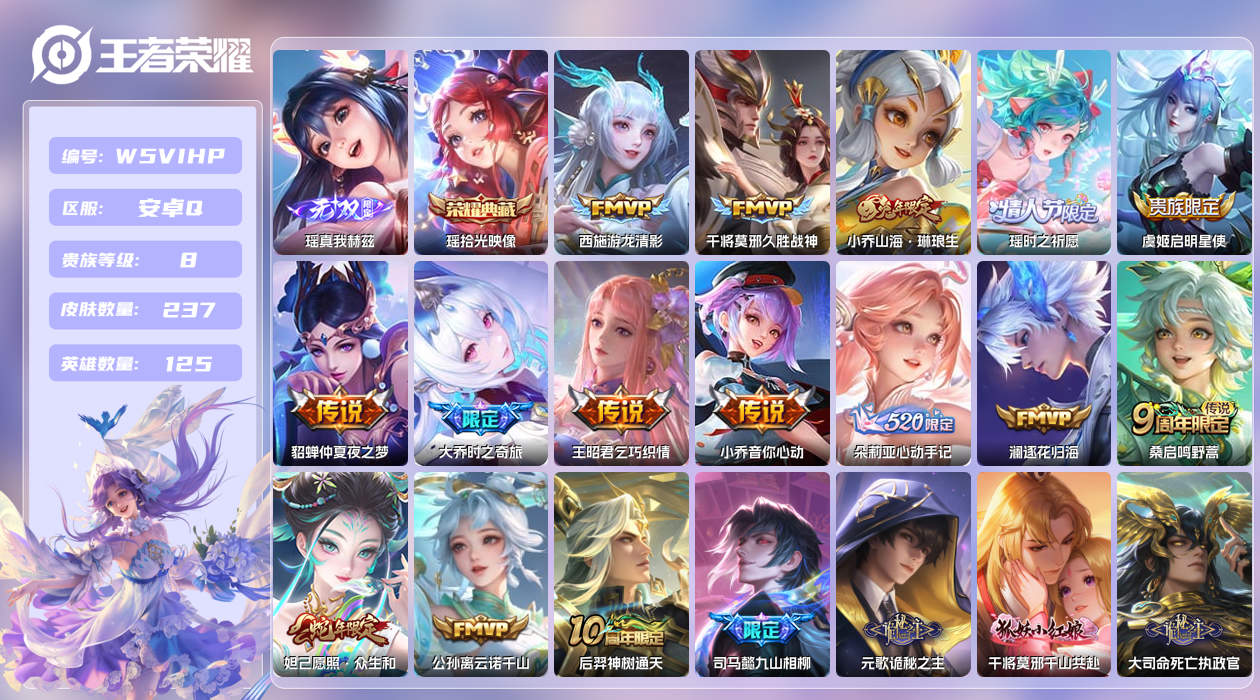Select the 妲己愿照·众生和 skin card
This screenshot has width=1260, height=700.
[x=340, y=574]
